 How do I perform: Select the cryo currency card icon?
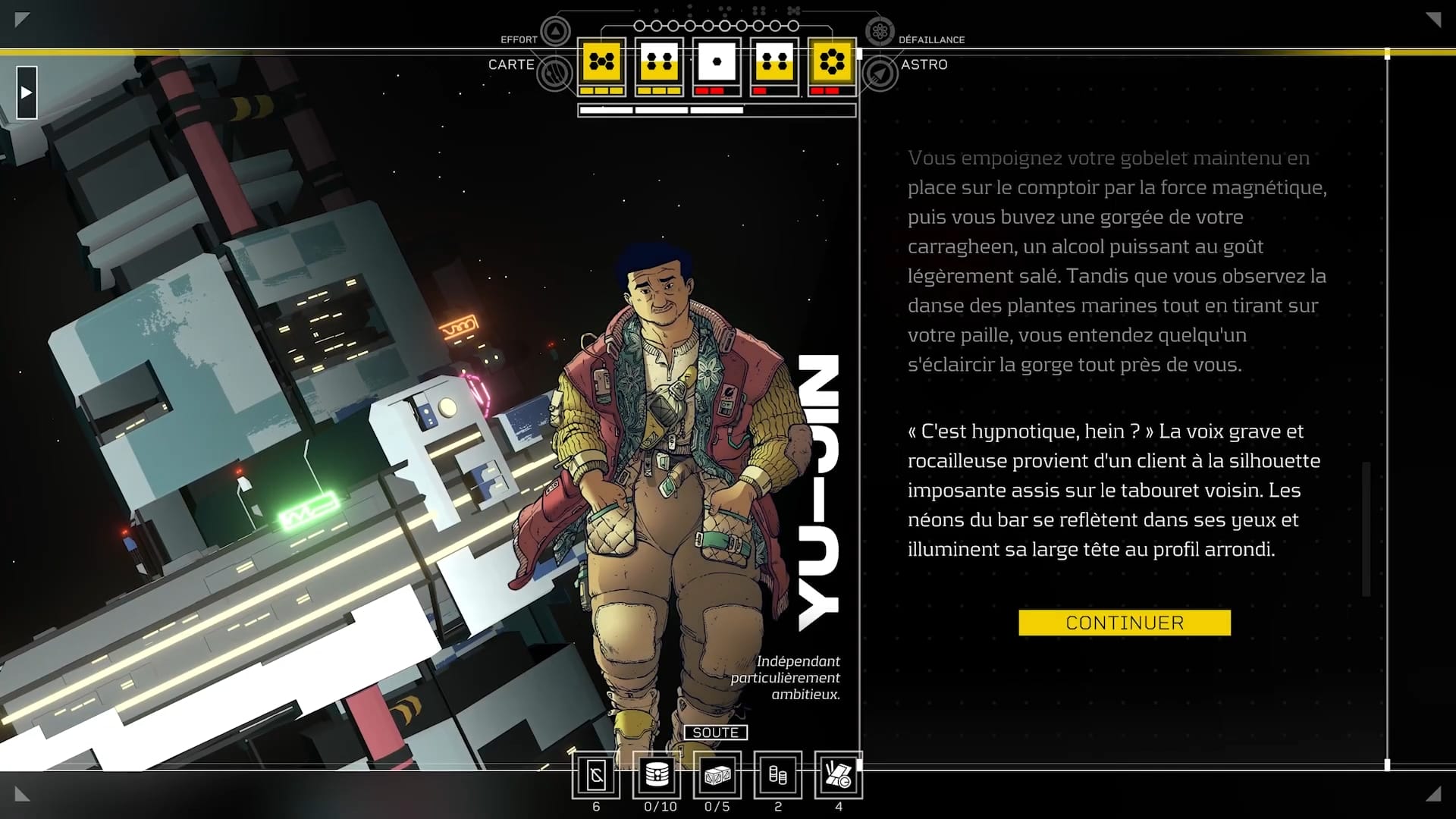(x=596, y=775)
